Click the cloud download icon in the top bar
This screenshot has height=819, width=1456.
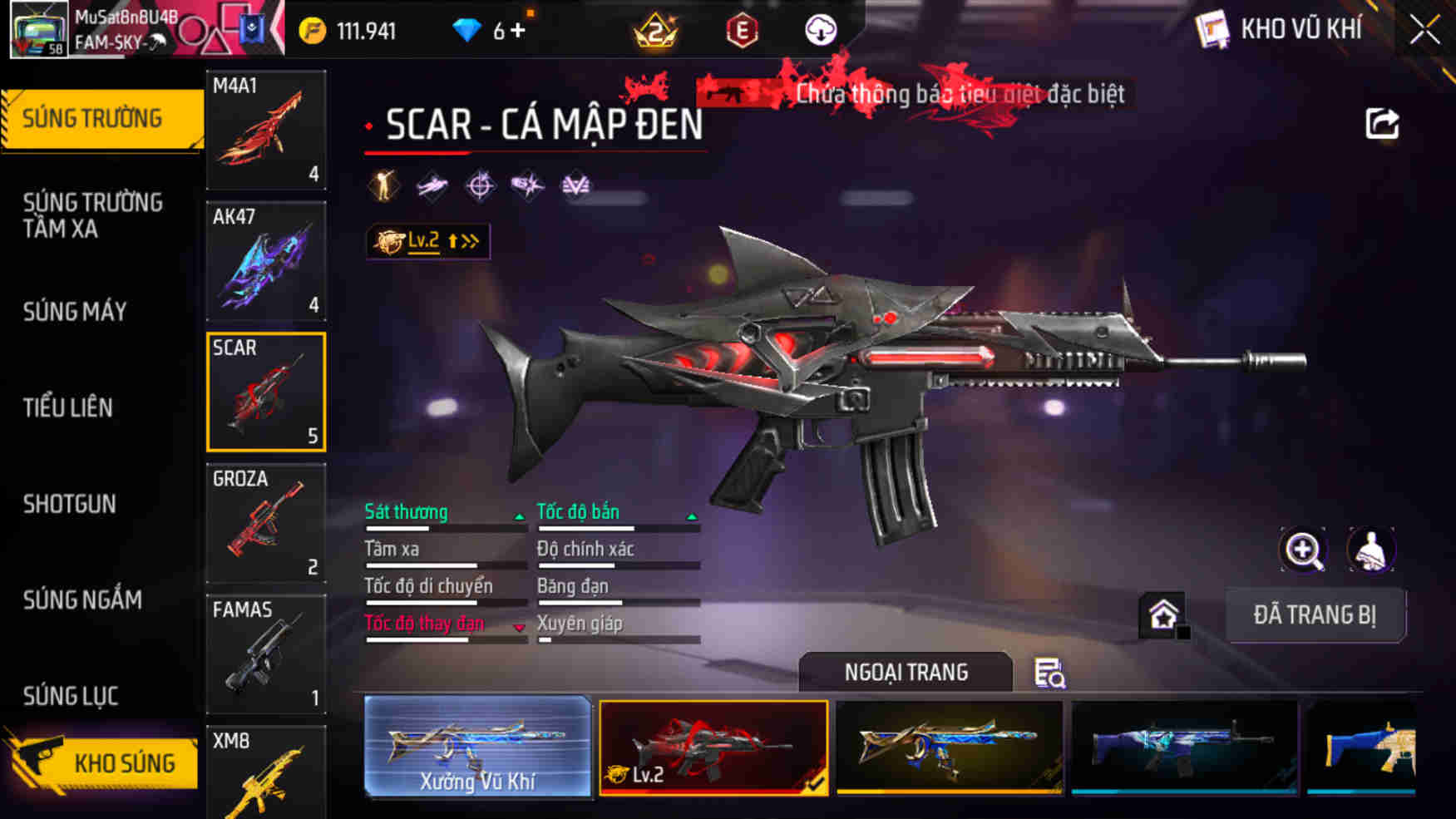point(822,30)
